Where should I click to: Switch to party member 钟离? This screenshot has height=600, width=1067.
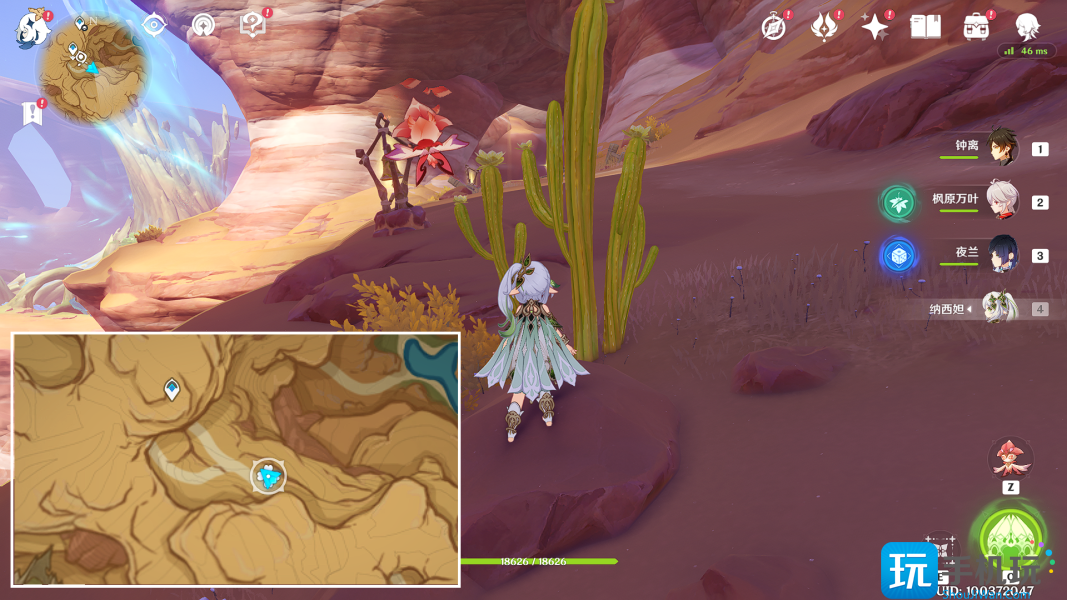(x=1001, y=147)
